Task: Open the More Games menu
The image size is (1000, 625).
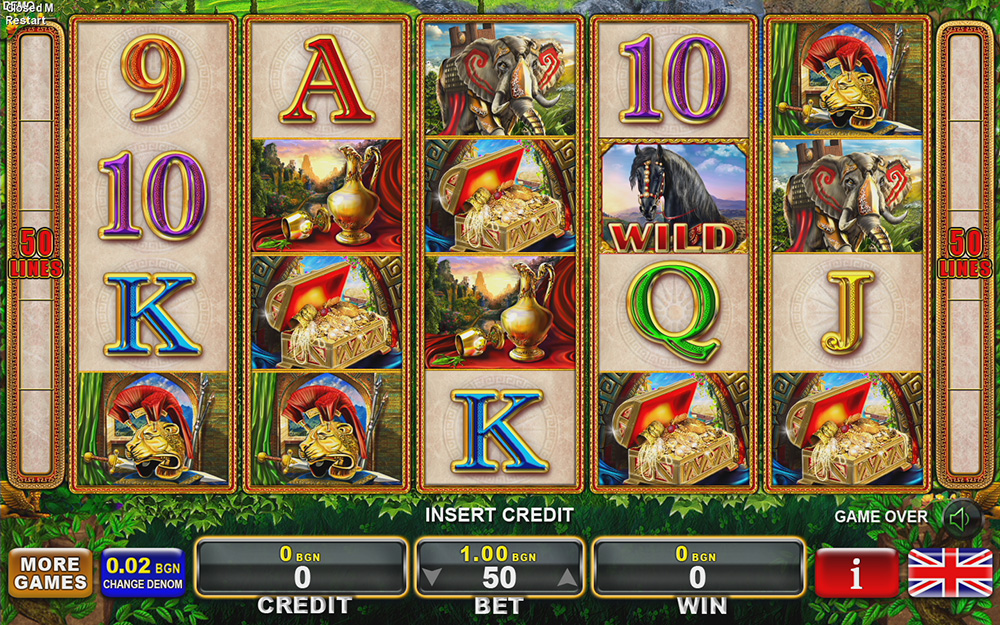Action: (x=50, y=573)
